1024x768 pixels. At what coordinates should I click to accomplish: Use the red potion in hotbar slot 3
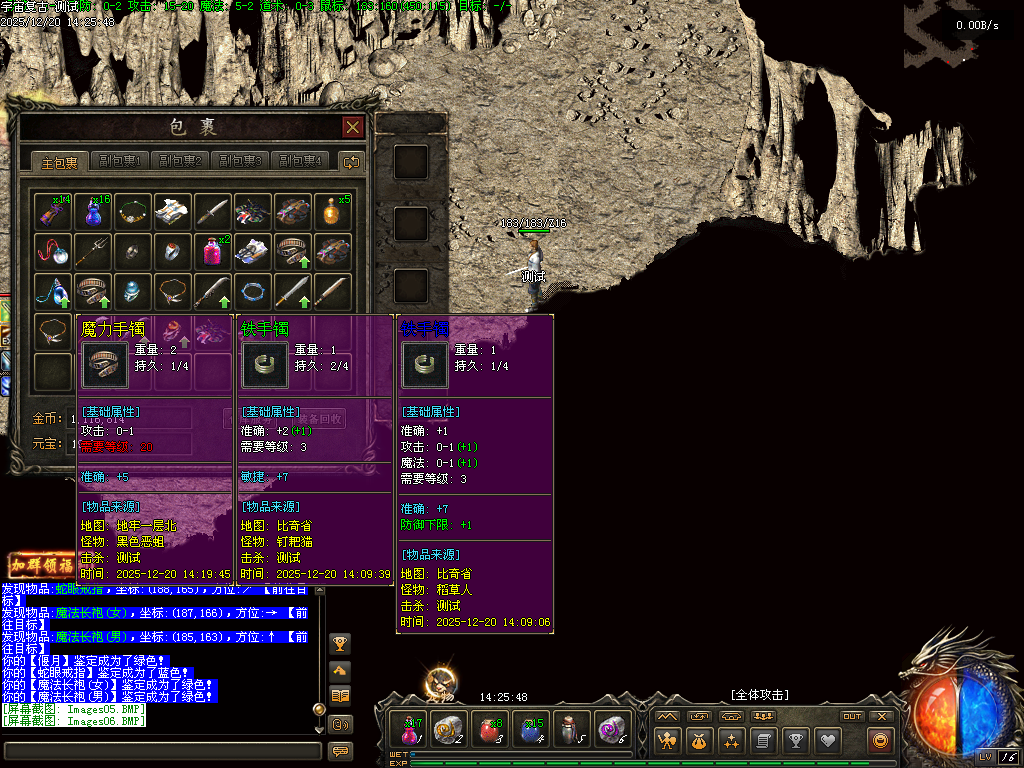pos(490,730)
